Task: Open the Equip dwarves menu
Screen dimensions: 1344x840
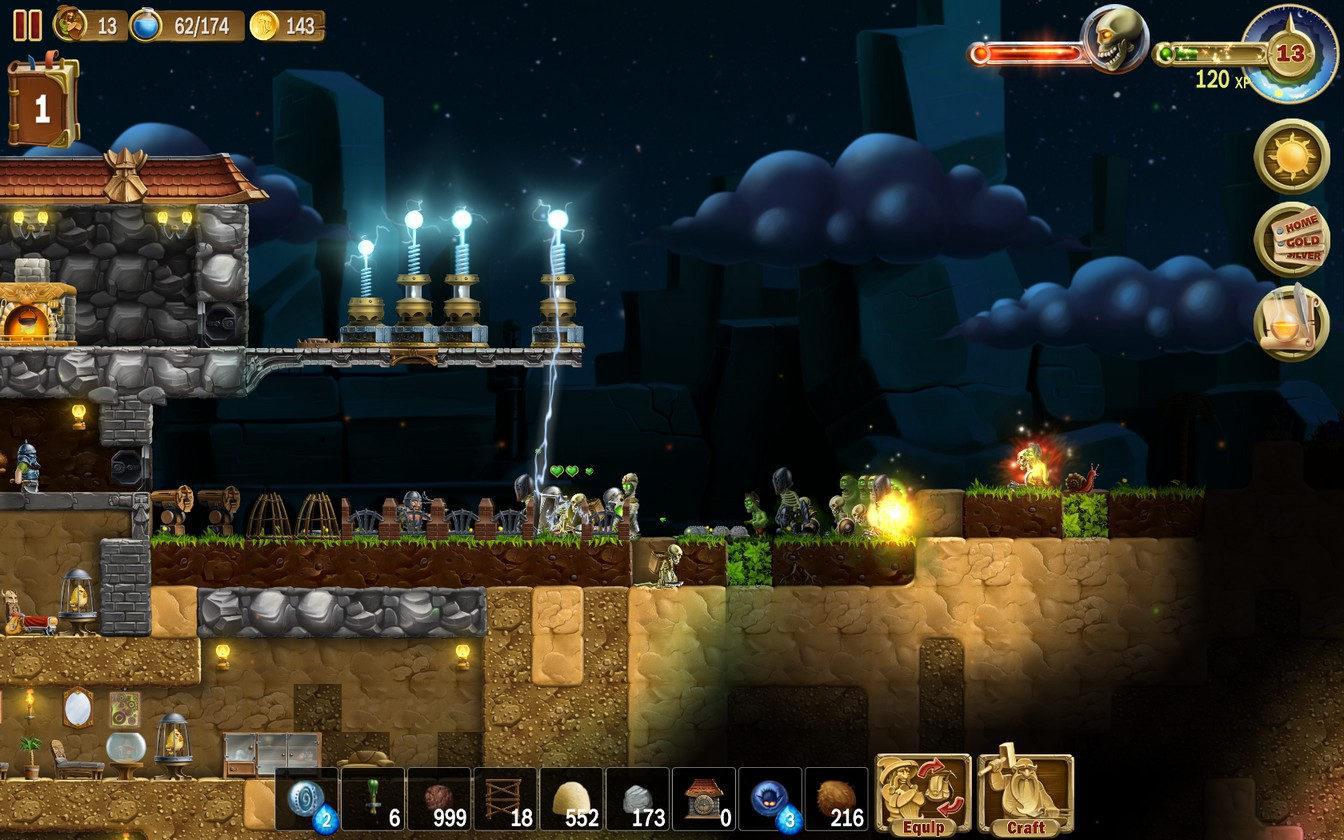Action: pyautogui.click(x=923, y=795)
